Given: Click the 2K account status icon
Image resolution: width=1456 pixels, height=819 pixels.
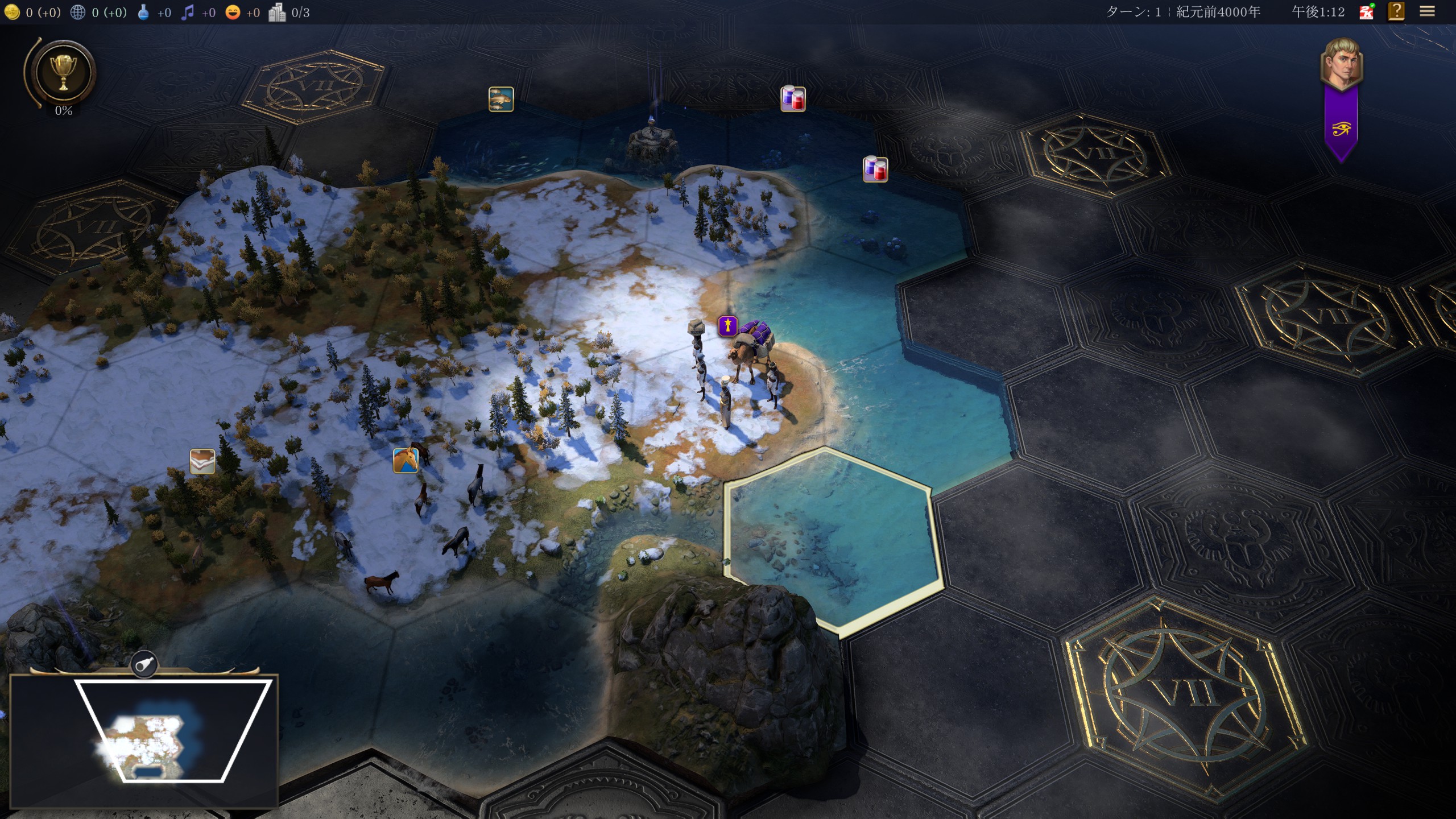Looking at the screenshot, I should click(x=1366, y=12).
